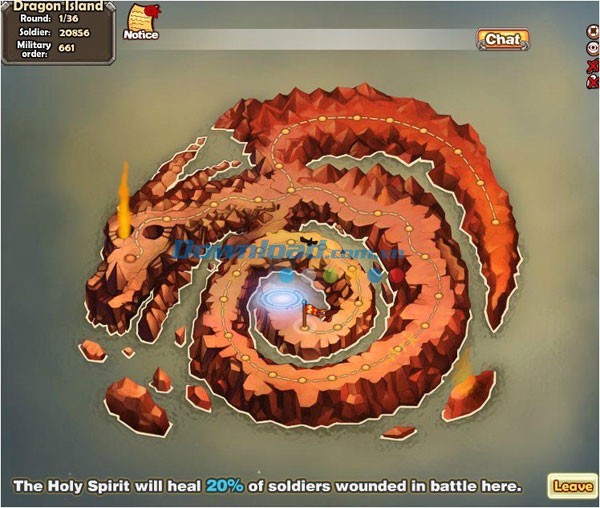Leave Dragon Island
This screenshot has width=600, height=508.
click(572, 486)
